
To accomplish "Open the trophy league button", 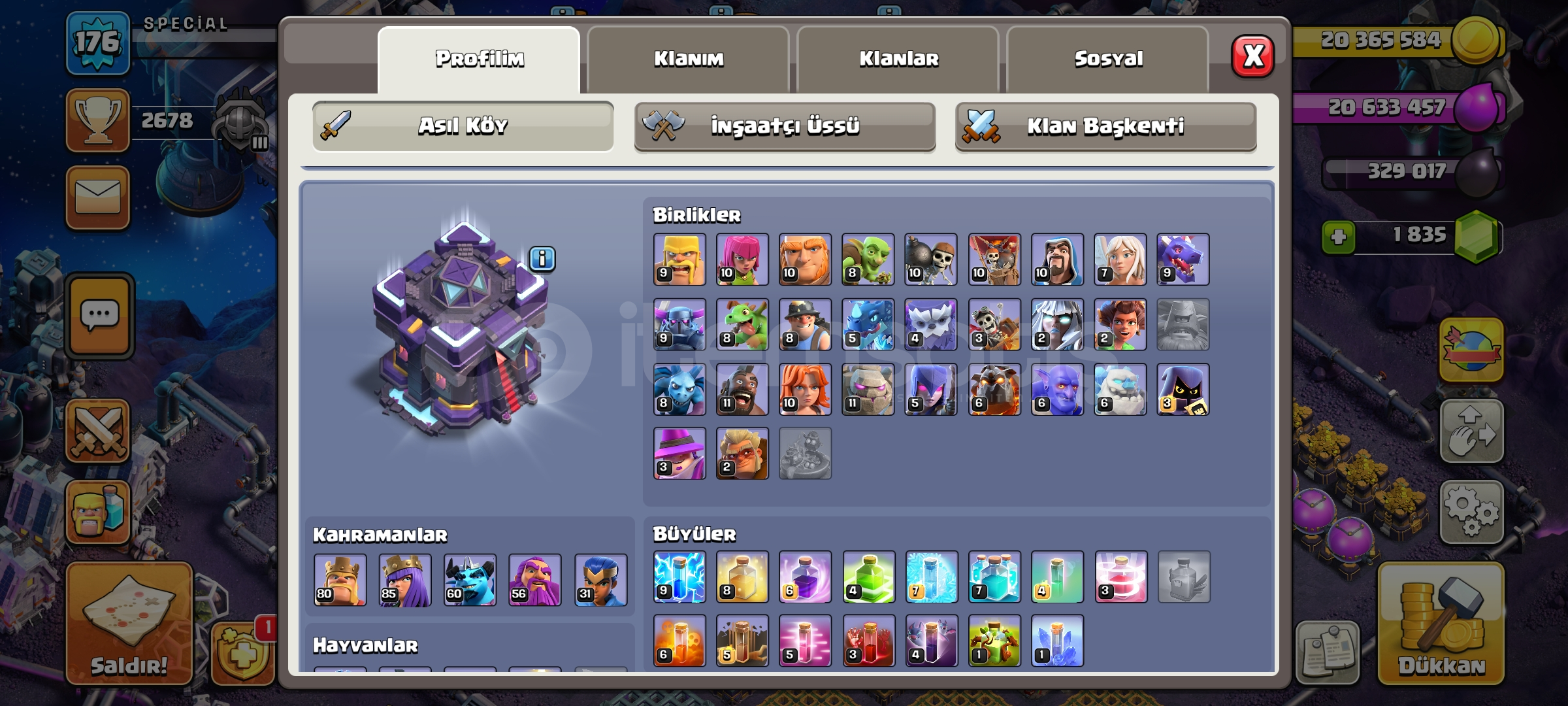I will pos(98,120).
